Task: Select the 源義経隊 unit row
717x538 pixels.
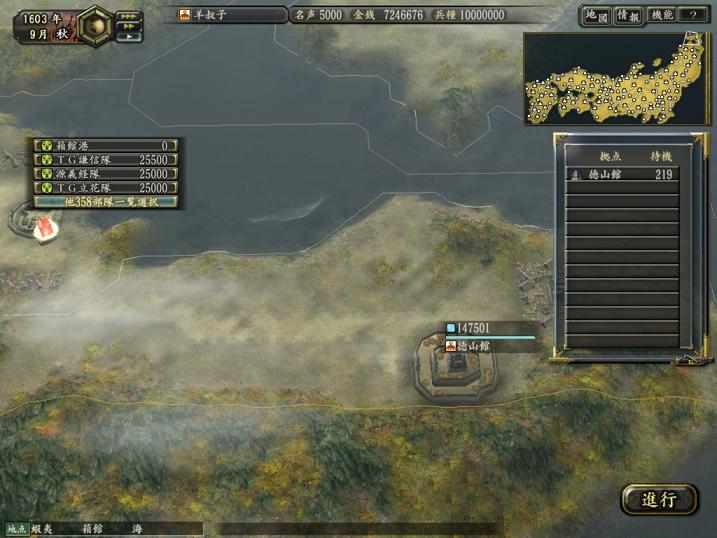Action: (x=107, y=173)
